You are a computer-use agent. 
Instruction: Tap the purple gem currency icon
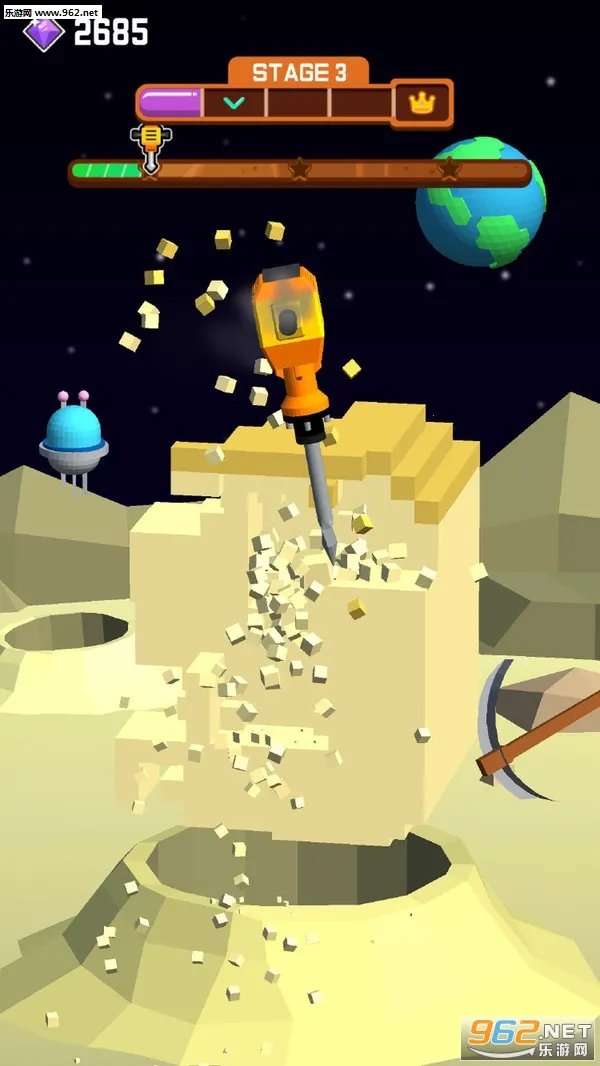pos(43,33)
